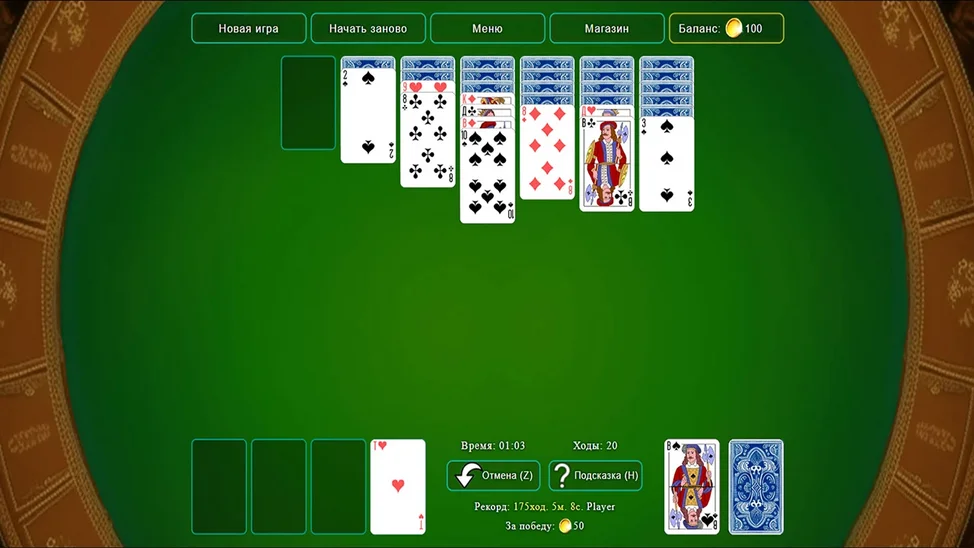Viewport: 974px width, 548px height.
Task: Draw a card from the face-down stock deck
Action: pyautogui.click(x=756, y=486)
